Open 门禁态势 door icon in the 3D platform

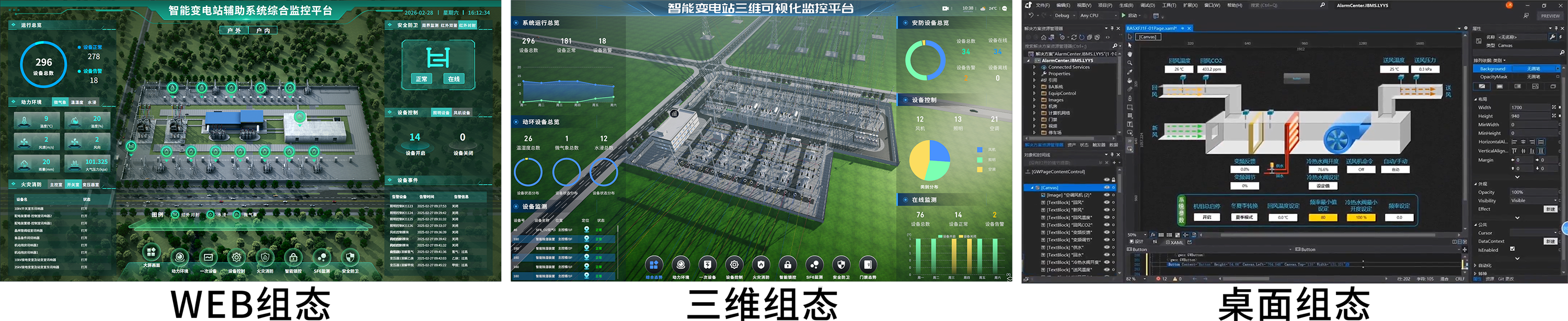(868, 265)
